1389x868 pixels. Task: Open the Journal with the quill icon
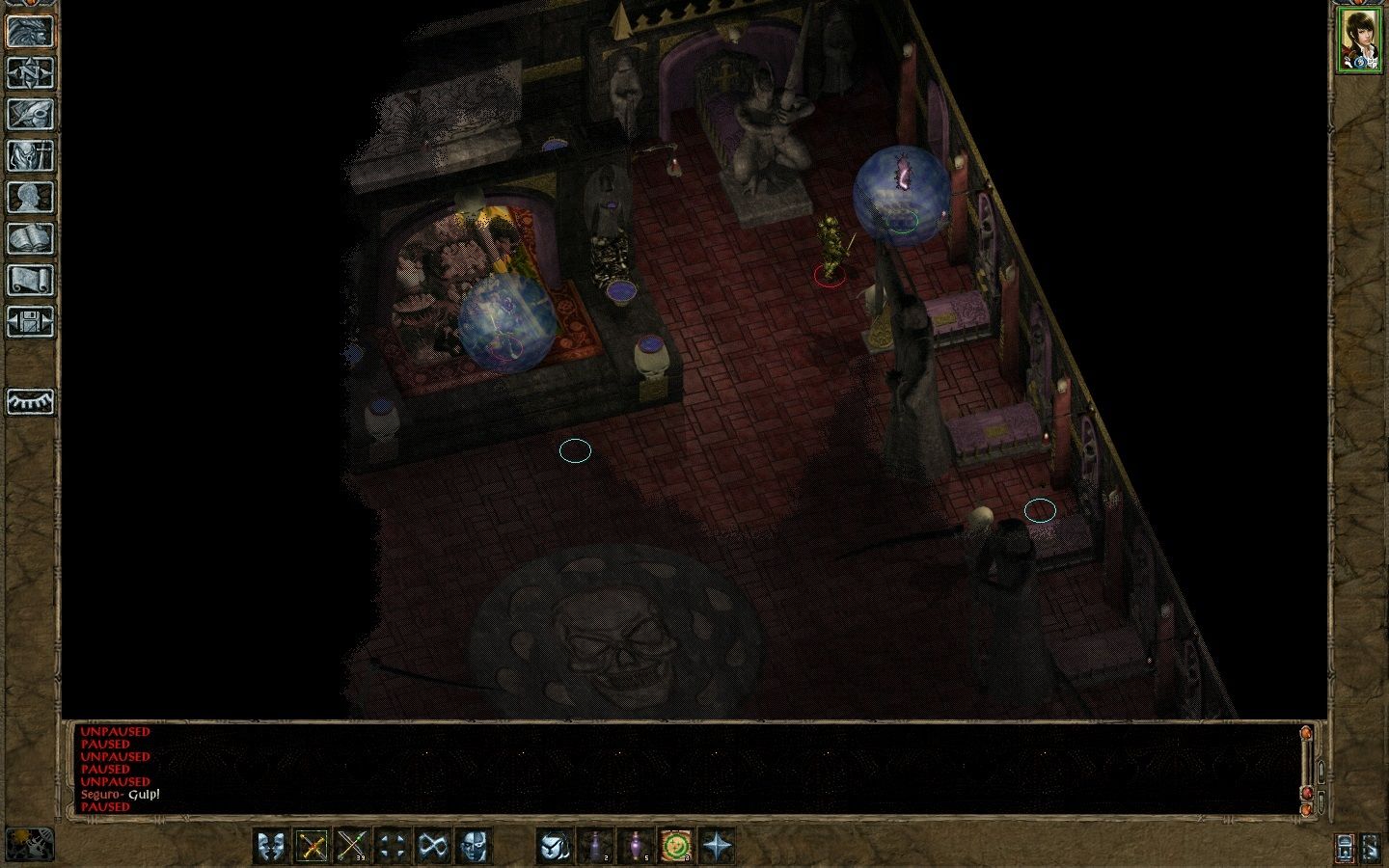coord(32,116)
